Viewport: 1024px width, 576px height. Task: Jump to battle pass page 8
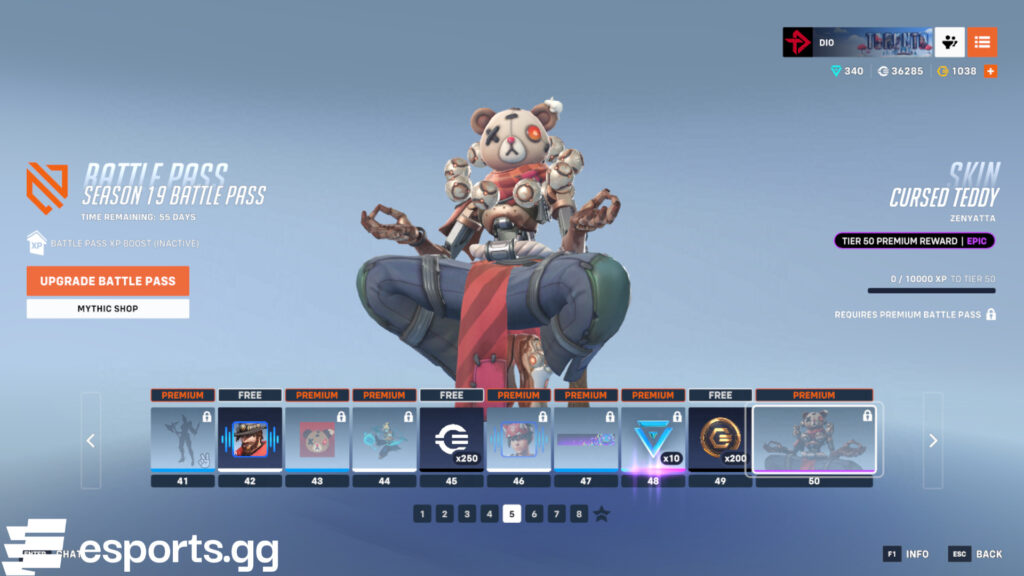(x=578, y=514)
